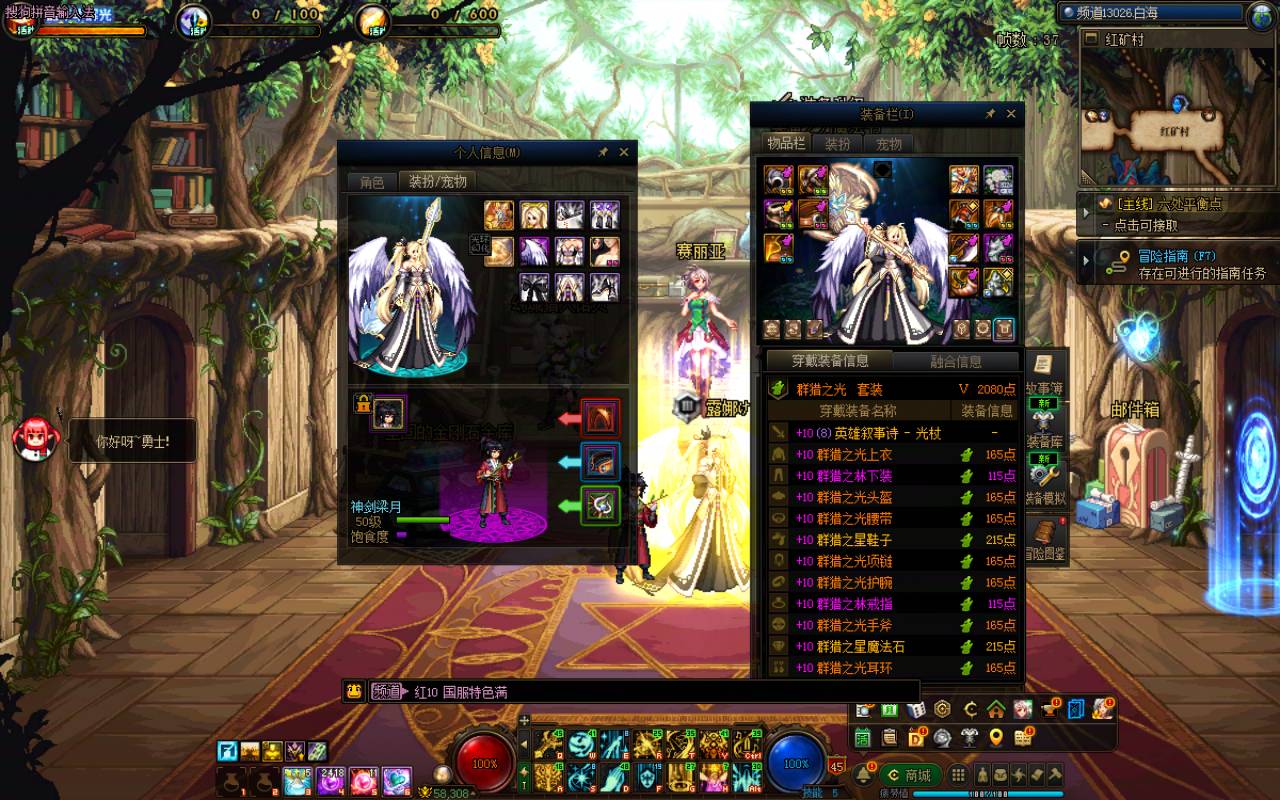Open the 商城 cash shop
Screen dimensions: 1280x800
tap(910, 775)
